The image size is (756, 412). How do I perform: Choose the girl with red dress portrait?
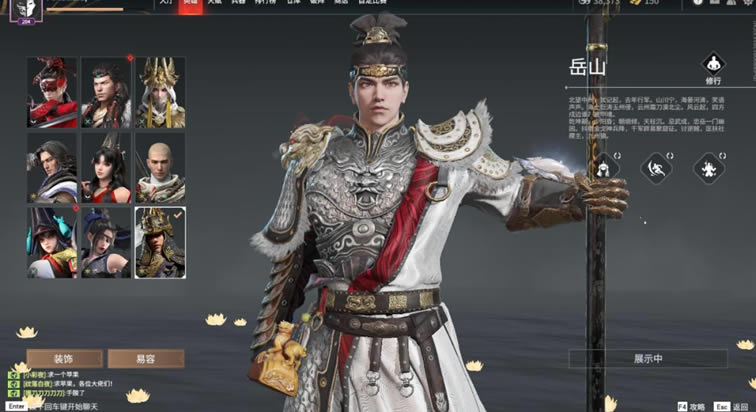point(106,167)
